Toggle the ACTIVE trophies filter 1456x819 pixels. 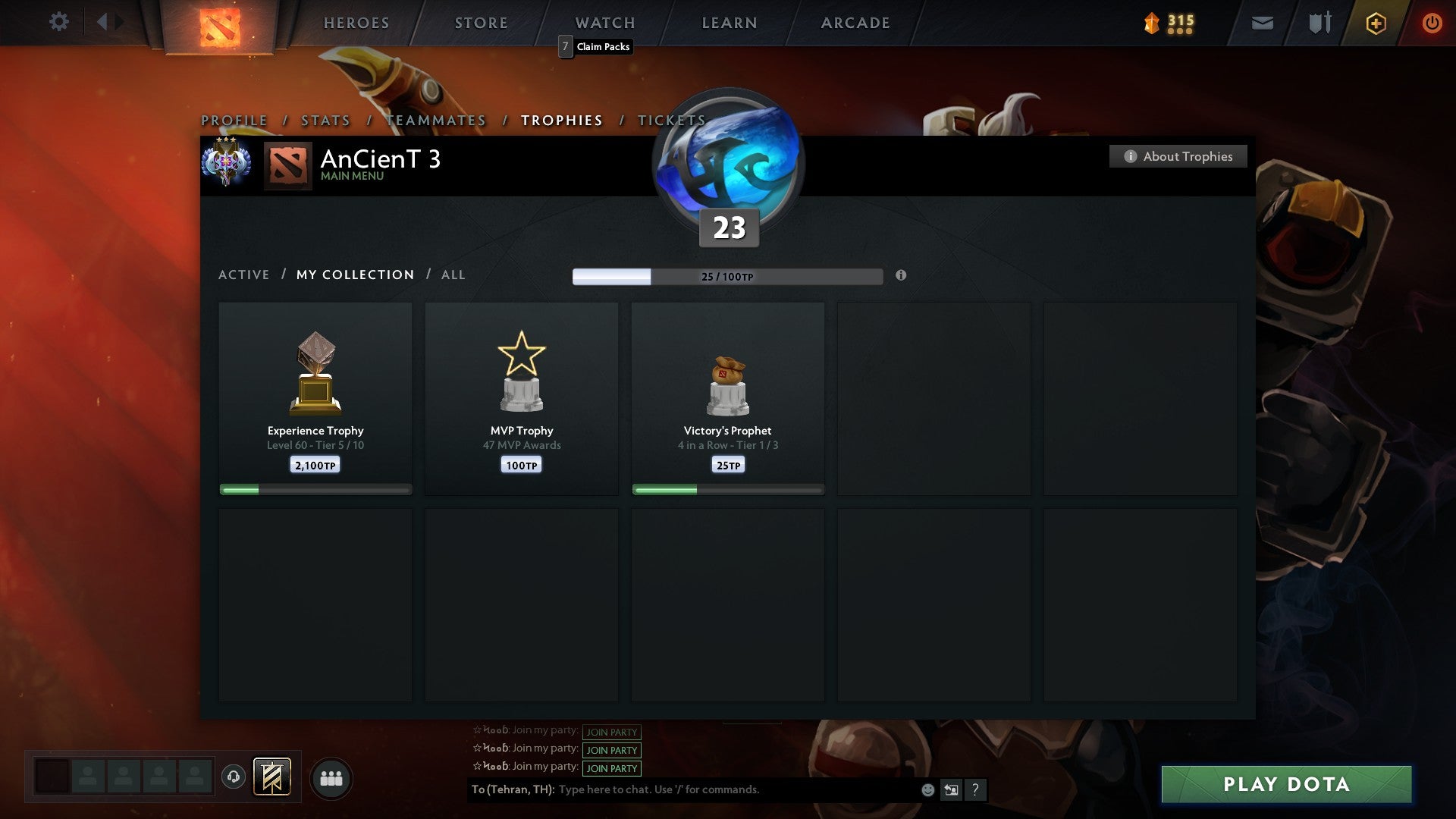[244, 275]
